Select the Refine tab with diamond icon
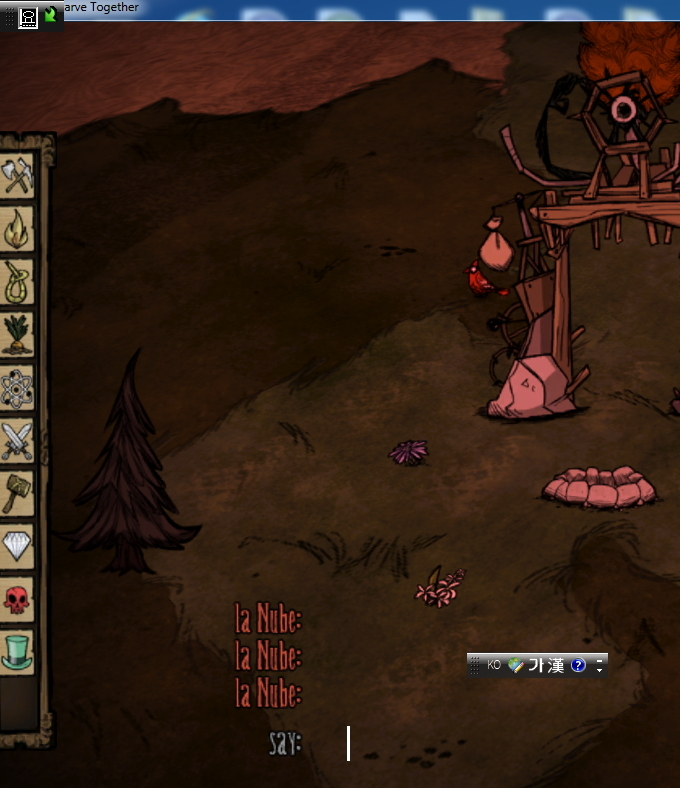The height and width of the screenshot is (788, 680). (x=17, y=546)
